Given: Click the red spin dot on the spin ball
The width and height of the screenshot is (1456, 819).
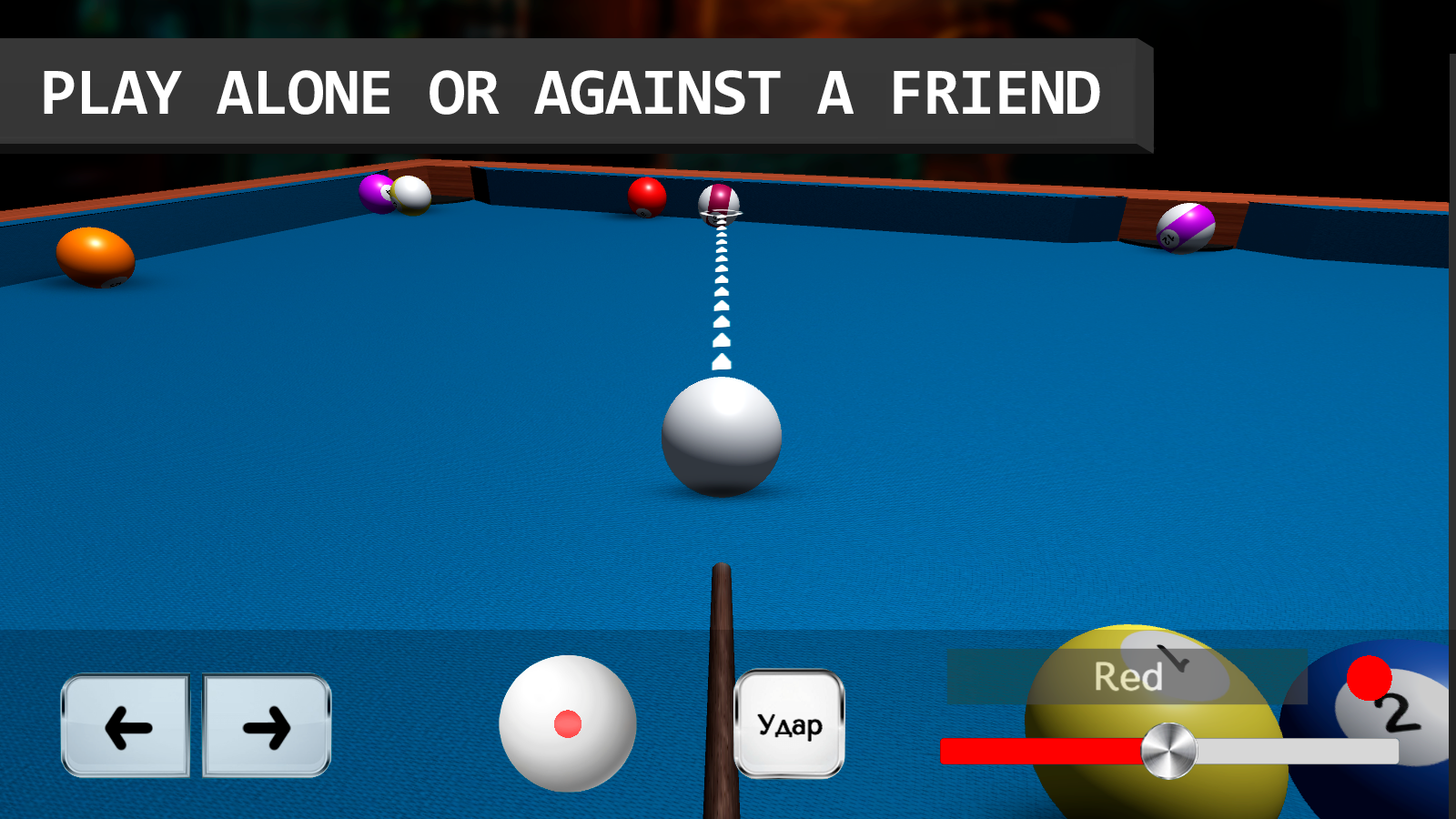Looking at the screenshot, I should pyautogui.click(x=568, y=723).
